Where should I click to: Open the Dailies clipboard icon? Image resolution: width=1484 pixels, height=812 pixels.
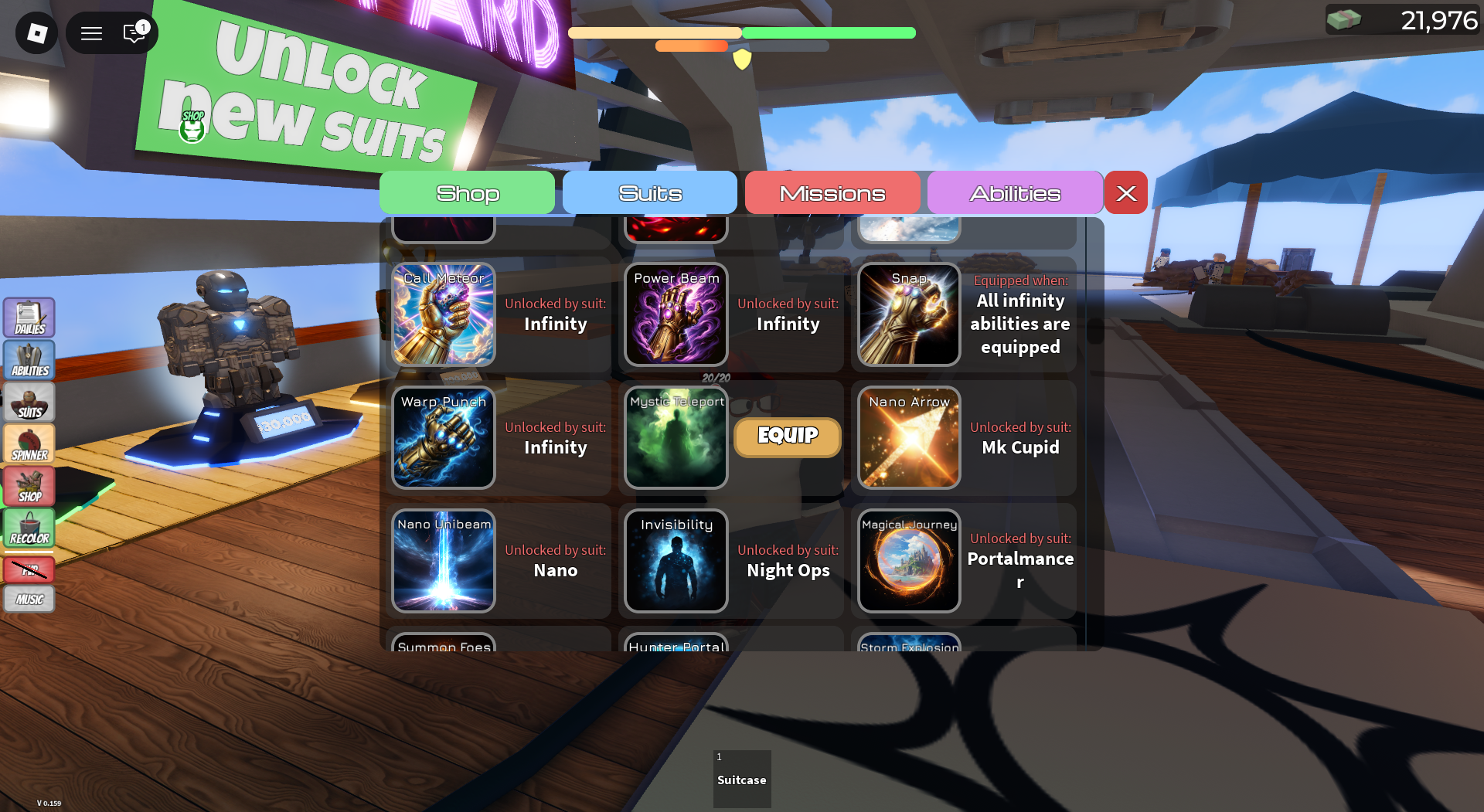[x=29, y=317]
